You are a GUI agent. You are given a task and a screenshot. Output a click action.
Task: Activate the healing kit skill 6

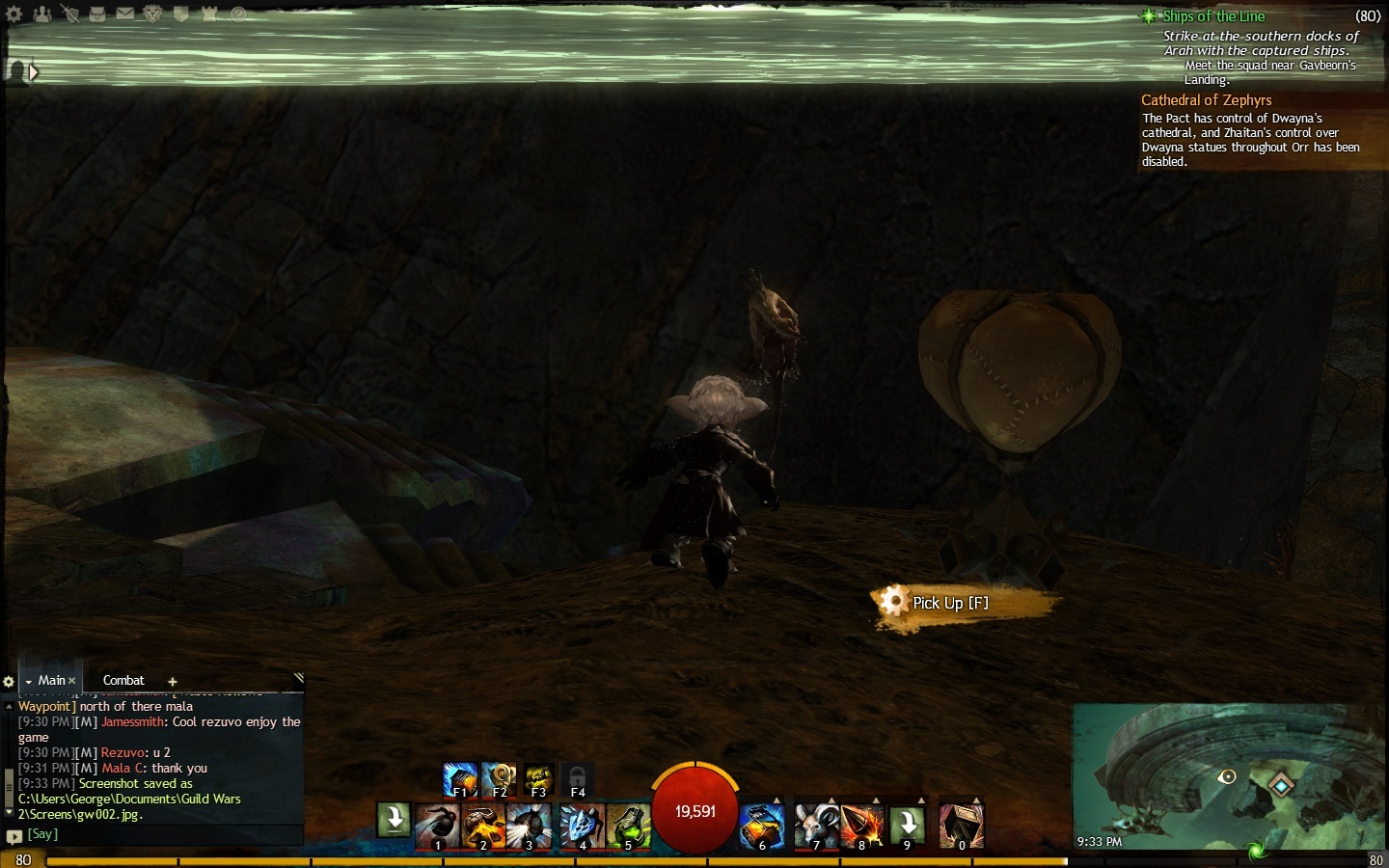coord(761,827)
